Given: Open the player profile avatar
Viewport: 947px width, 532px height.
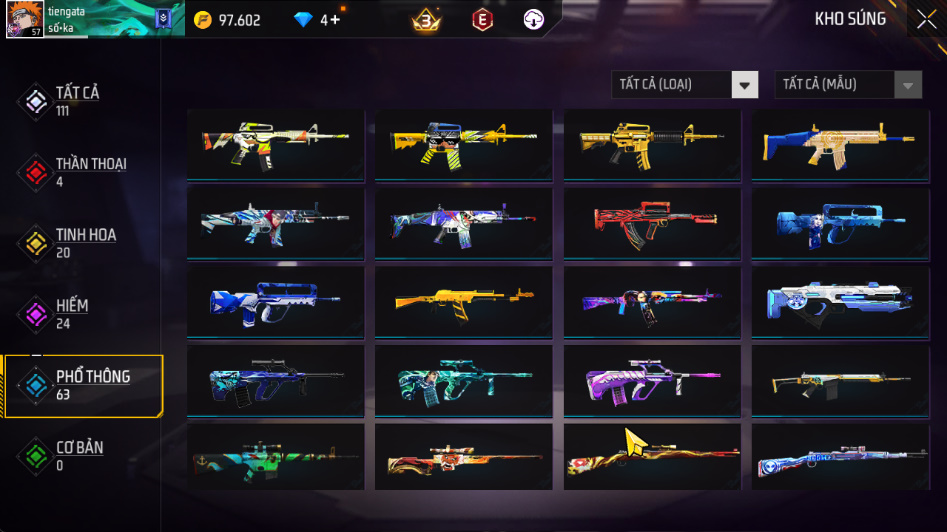Looking at the screenshot, I should [x=24, y=20].
